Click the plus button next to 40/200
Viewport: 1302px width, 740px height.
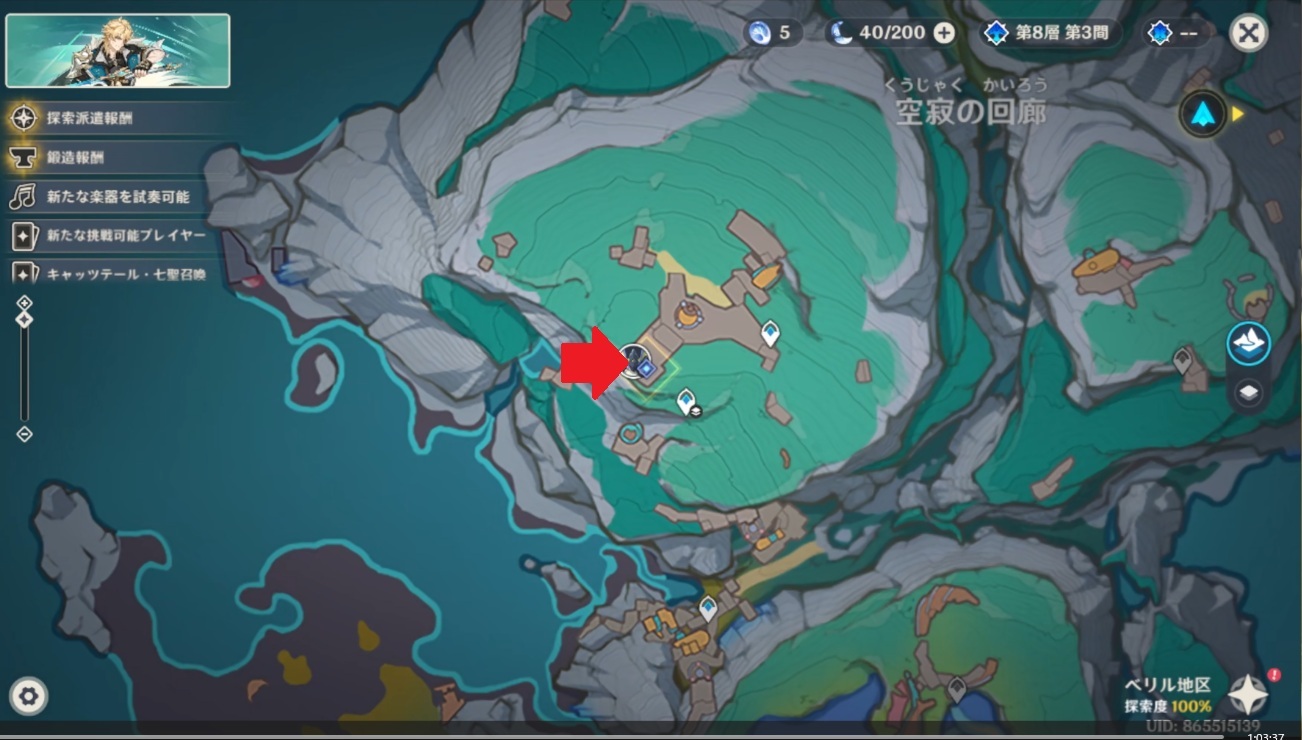pyautogui.click(x=944, y=33)
